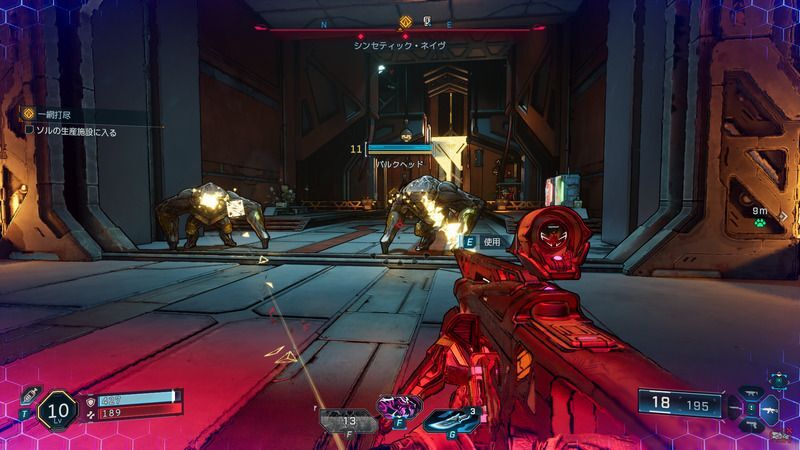
Task: Click the green paw vehicle distance marker
Action: click(x=761, y=224)
